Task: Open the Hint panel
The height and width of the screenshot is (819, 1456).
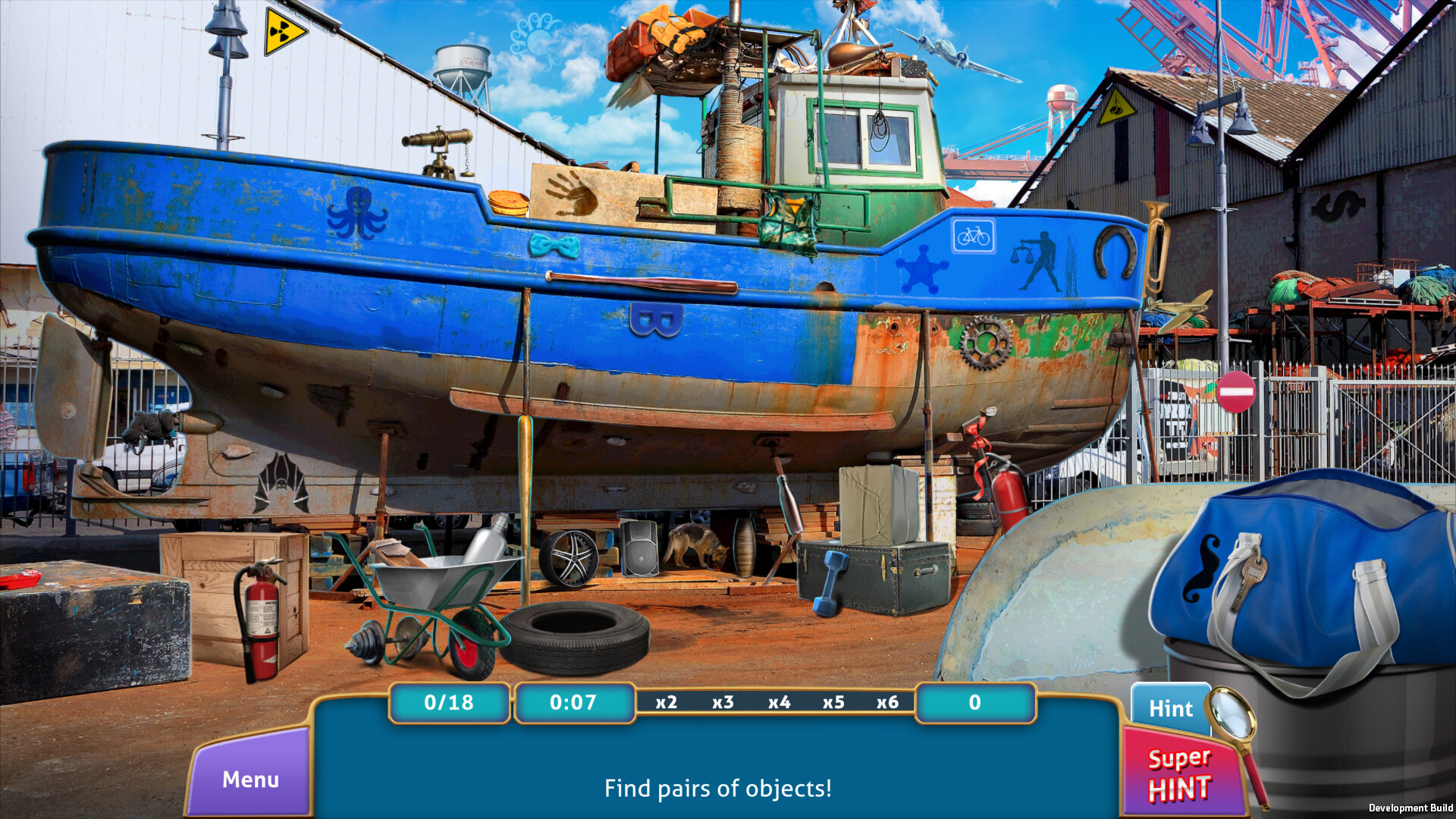Action: tap(1171, 708)
